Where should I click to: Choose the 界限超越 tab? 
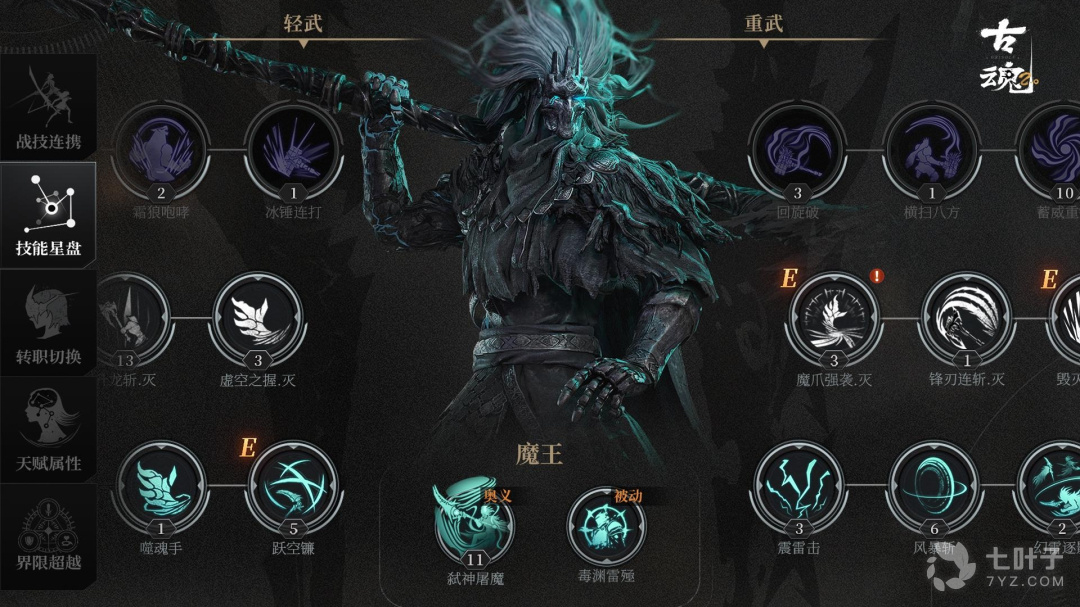point(48,537)
